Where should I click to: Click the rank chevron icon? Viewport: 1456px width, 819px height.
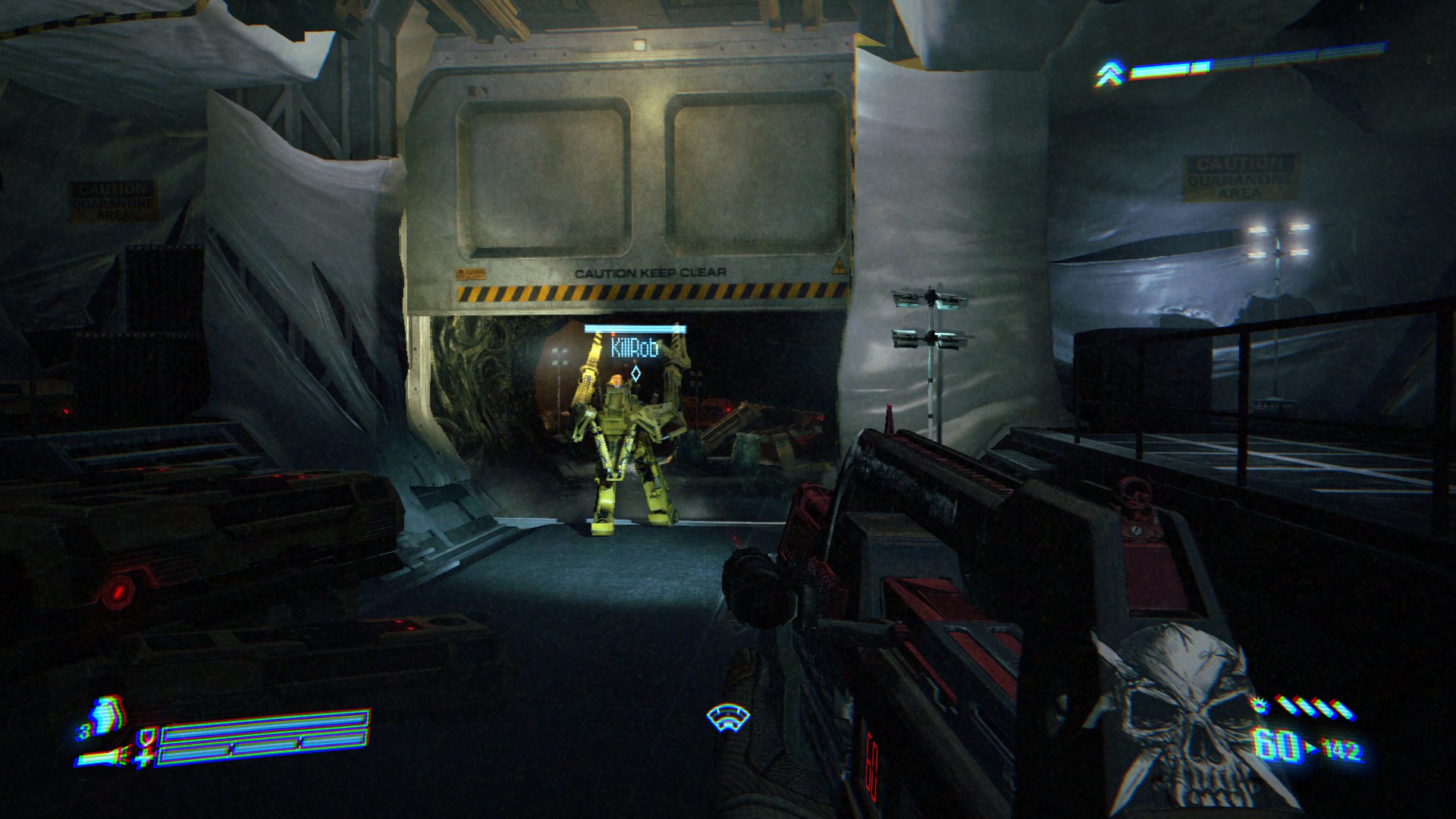click(1109, 74)
